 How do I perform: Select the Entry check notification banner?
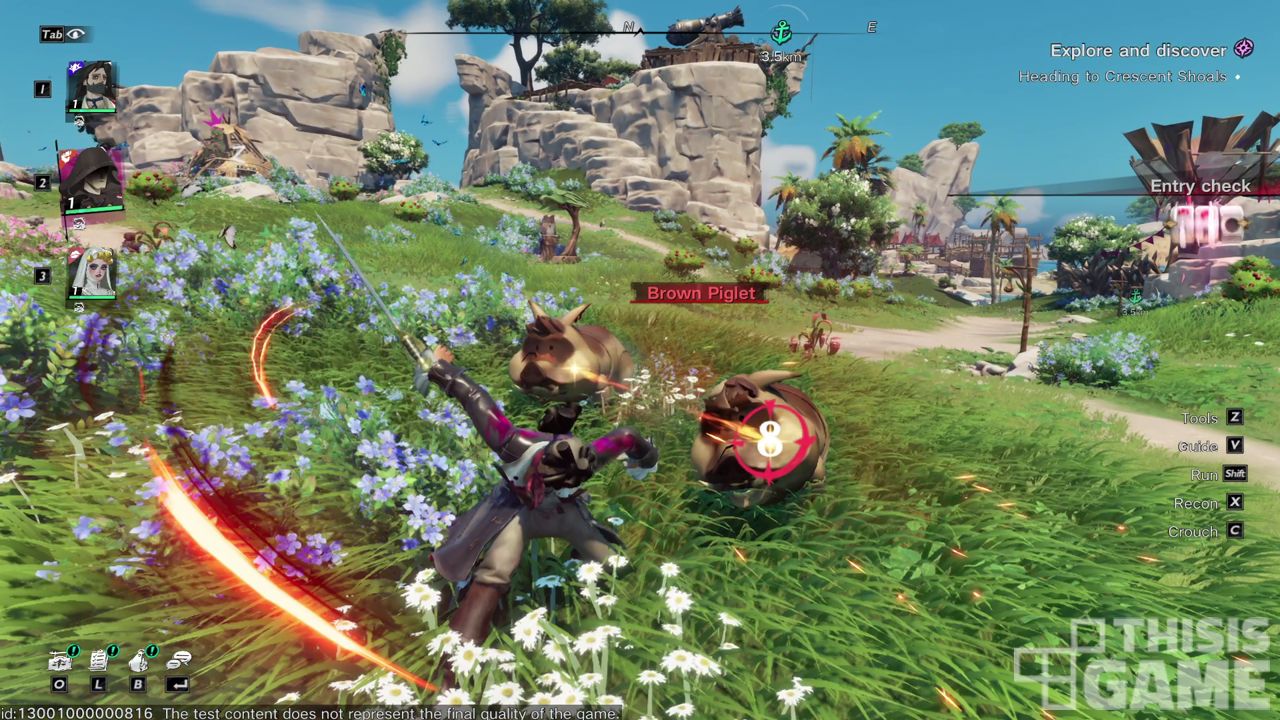1200,186
